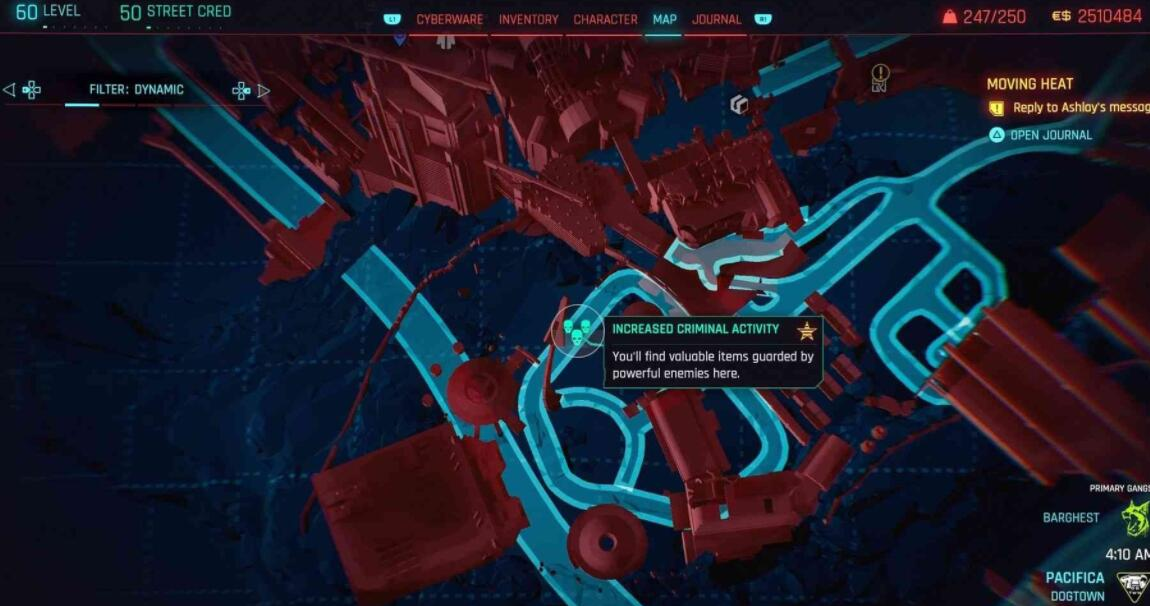Select the Increased Criminal Activity skull marker
The width and height of the screenshot is (1150, 606).
[x=577, y=331]
